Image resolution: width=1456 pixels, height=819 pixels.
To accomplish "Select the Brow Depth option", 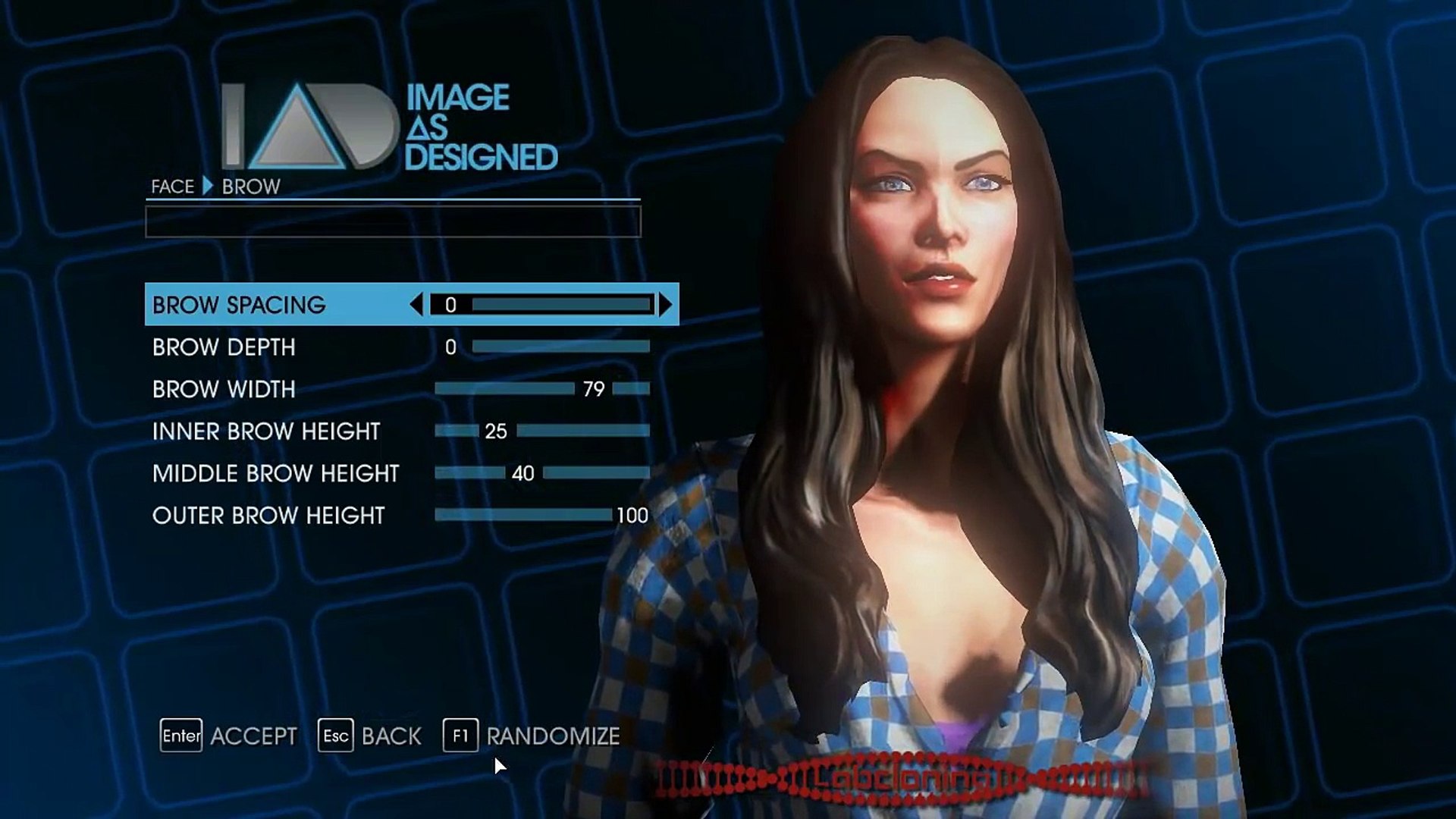I will click(224, 347).
